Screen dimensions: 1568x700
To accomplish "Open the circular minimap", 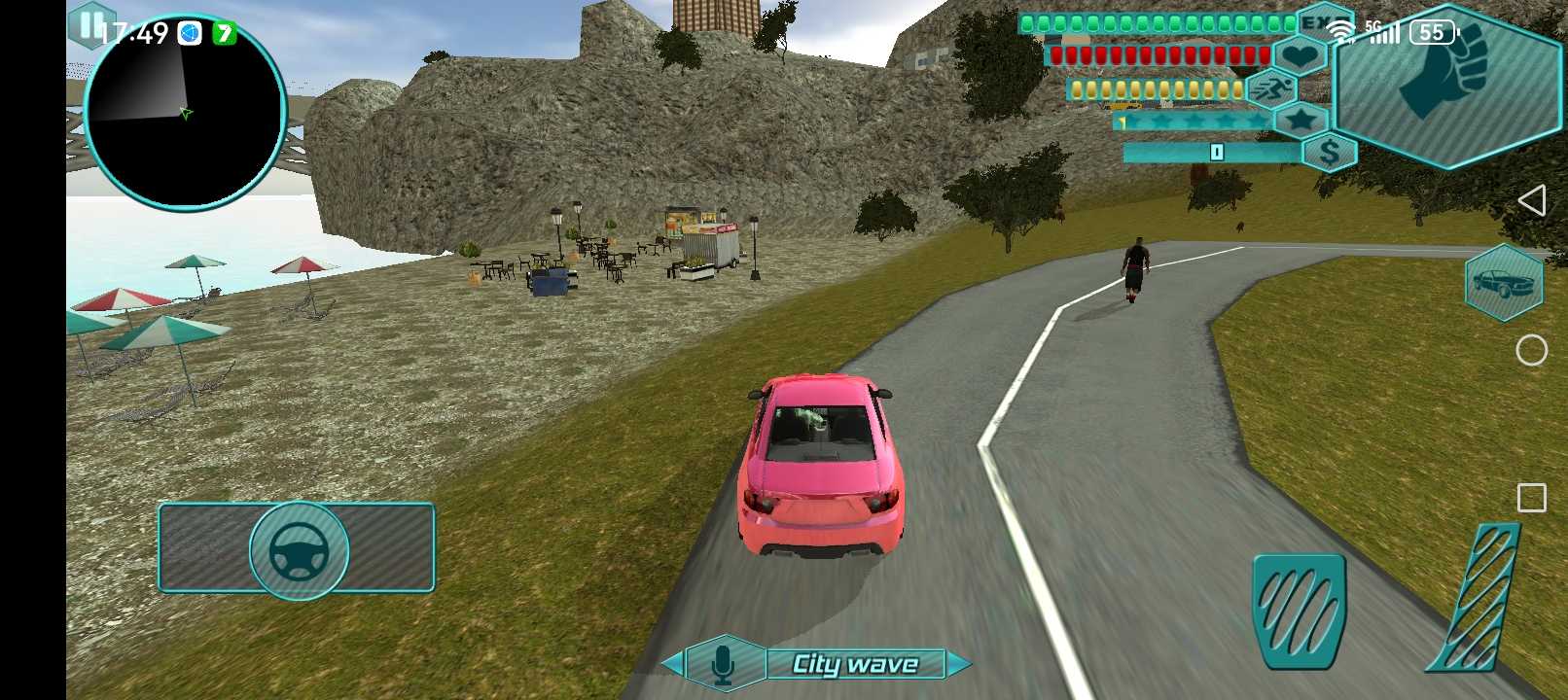I will click(x=185, y=112).
